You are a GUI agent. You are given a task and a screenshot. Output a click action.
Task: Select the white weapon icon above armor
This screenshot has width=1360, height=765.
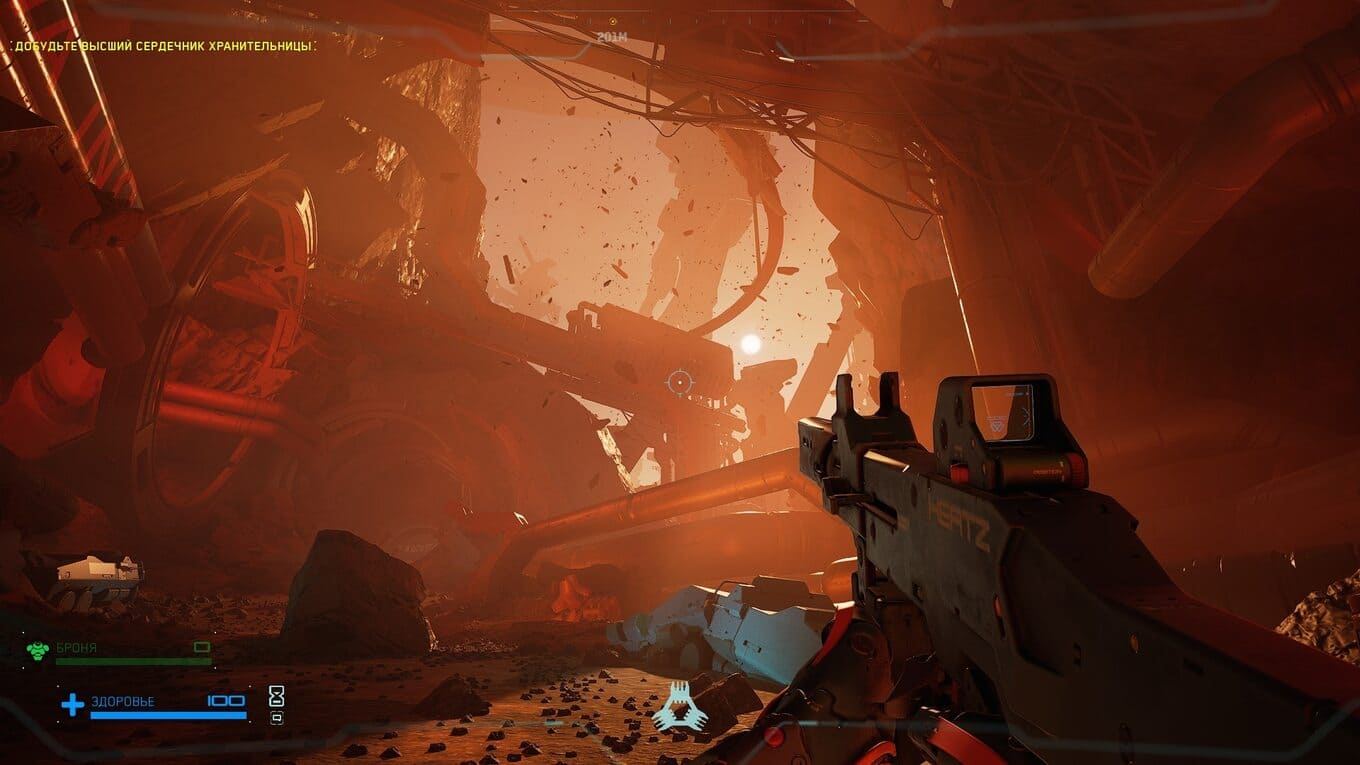[97, 574]
